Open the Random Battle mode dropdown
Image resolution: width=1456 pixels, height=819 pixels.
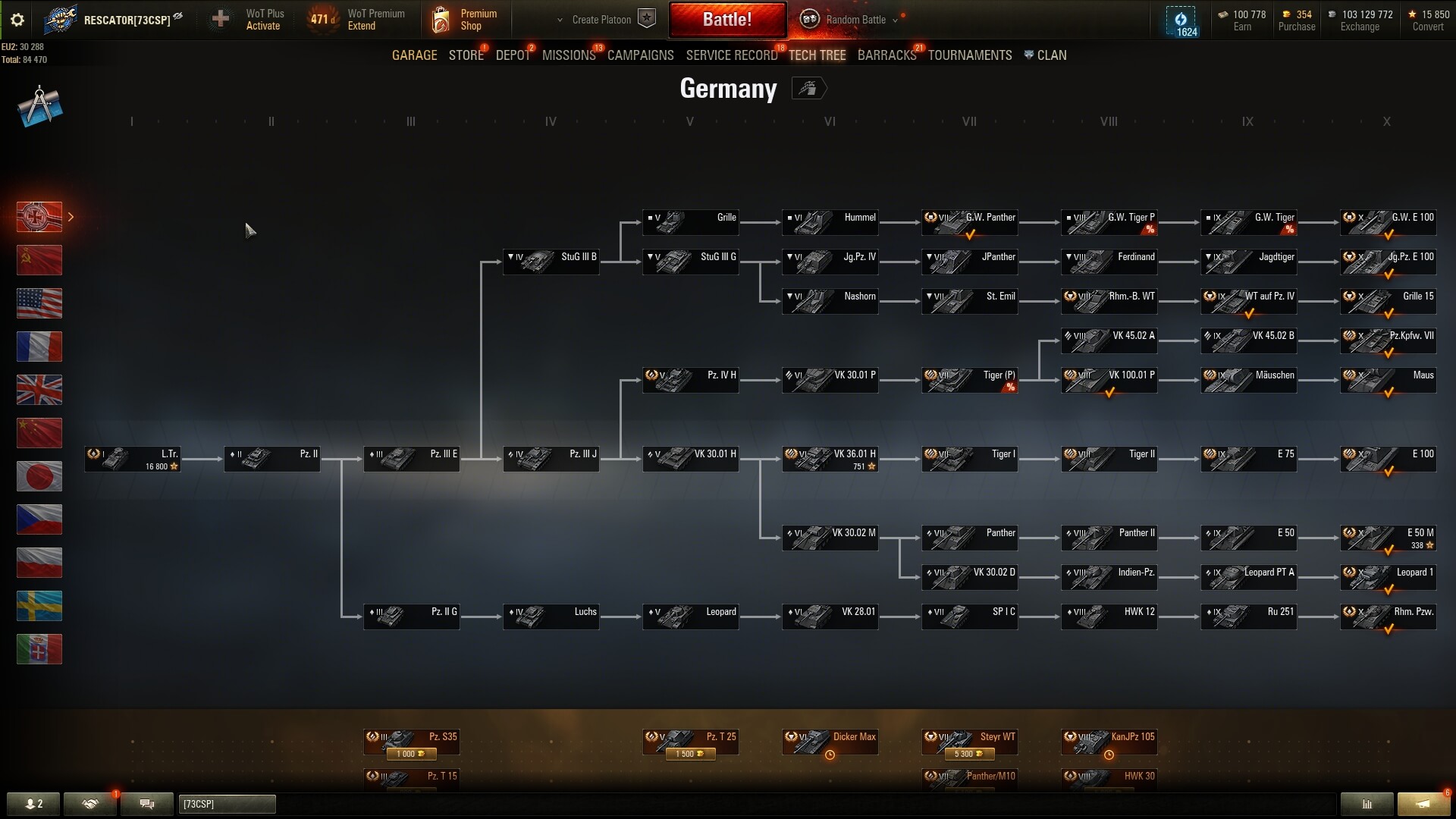coord(855,20)
